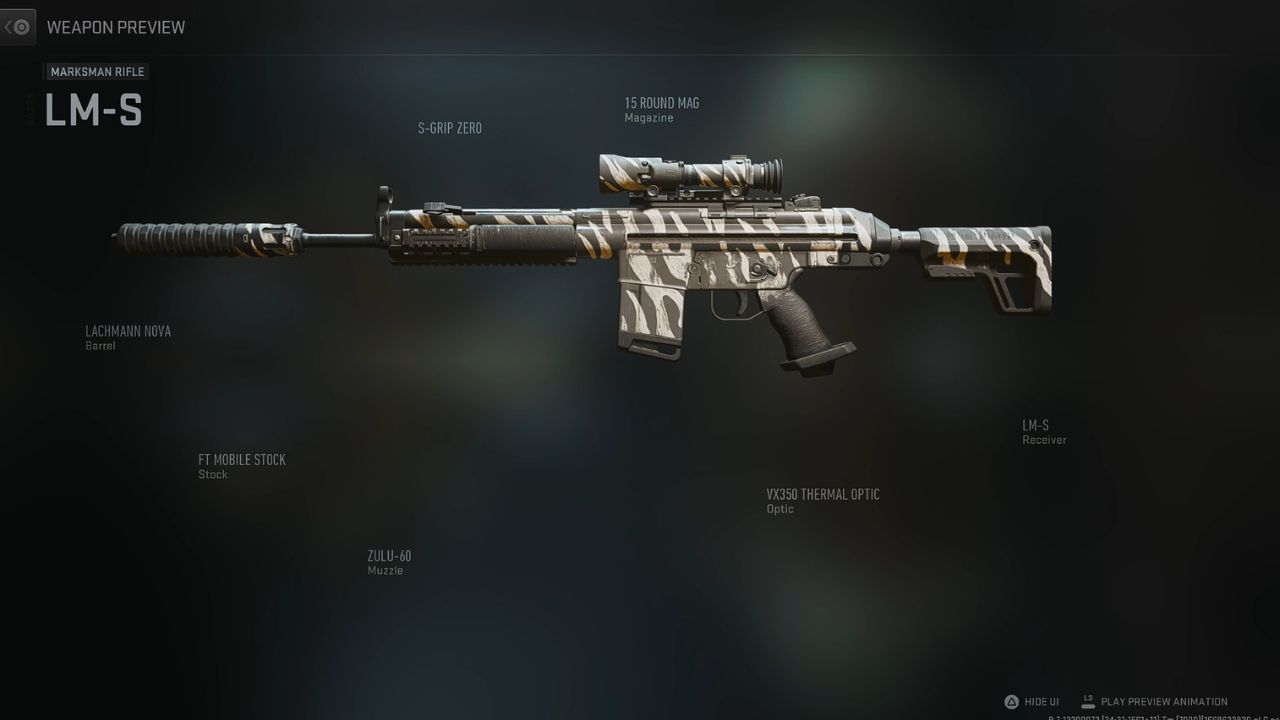Select the VX350 Thermal Optic attachment
The image size is (1280, 720).
coord(822,494)
